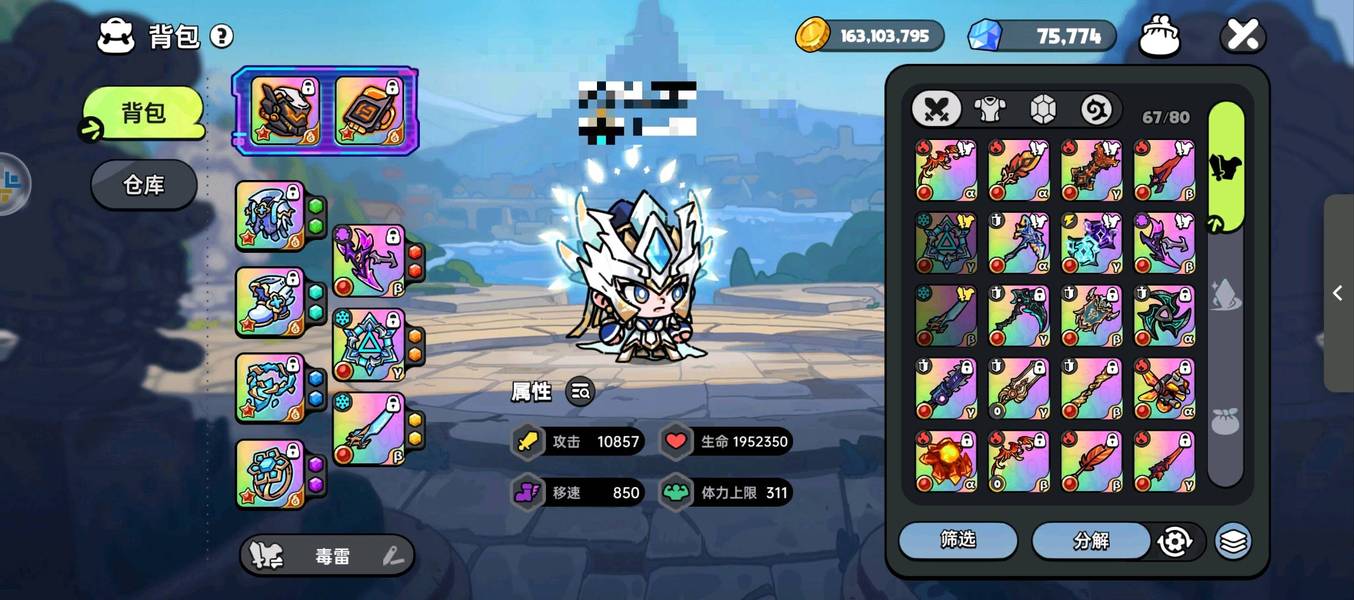View detailed 属性 attributes list
Viewport: 1354px width, 600px height.
coord(580,392)
